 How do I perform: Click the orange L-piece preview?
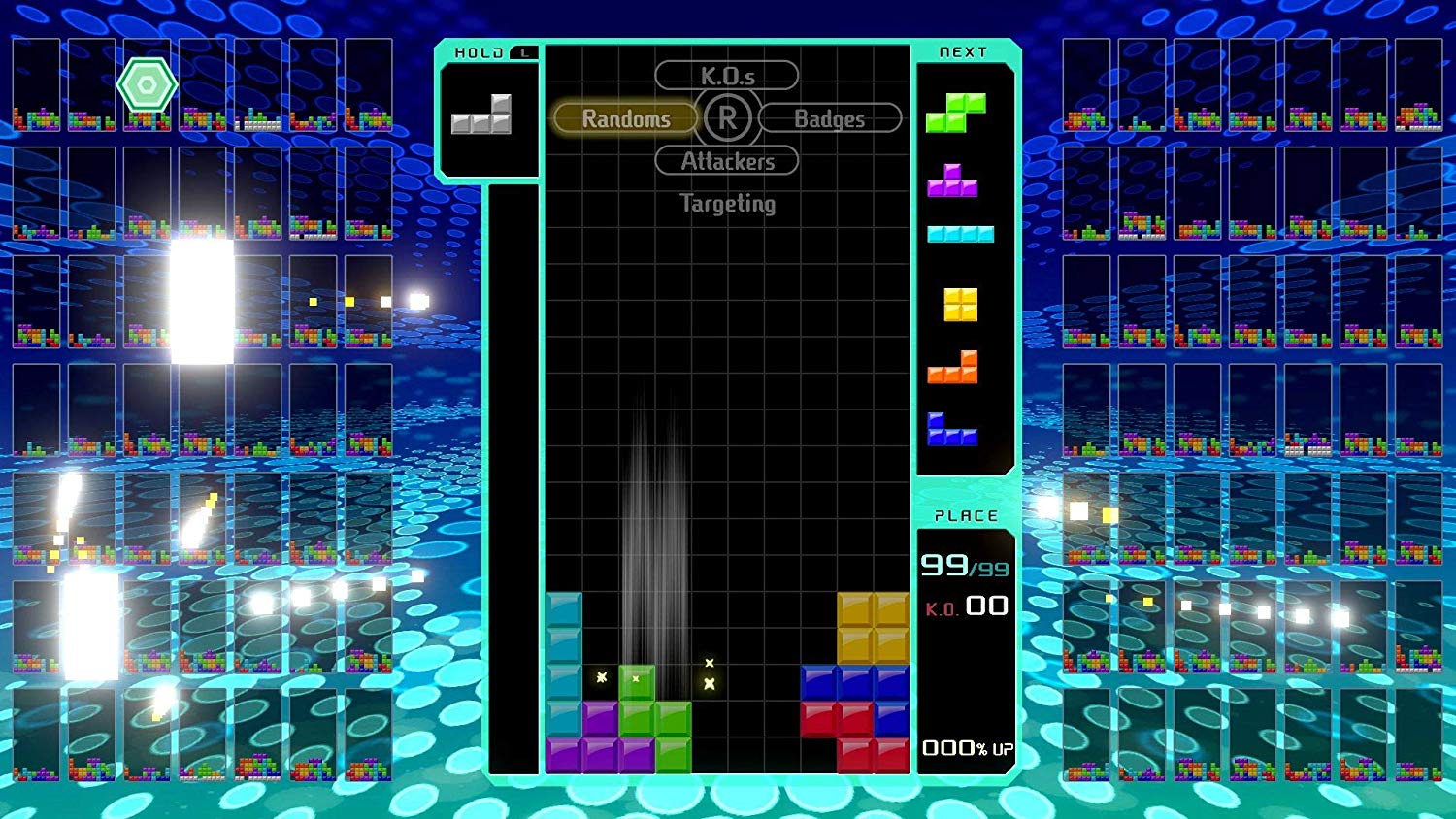(x=951, y=370)
